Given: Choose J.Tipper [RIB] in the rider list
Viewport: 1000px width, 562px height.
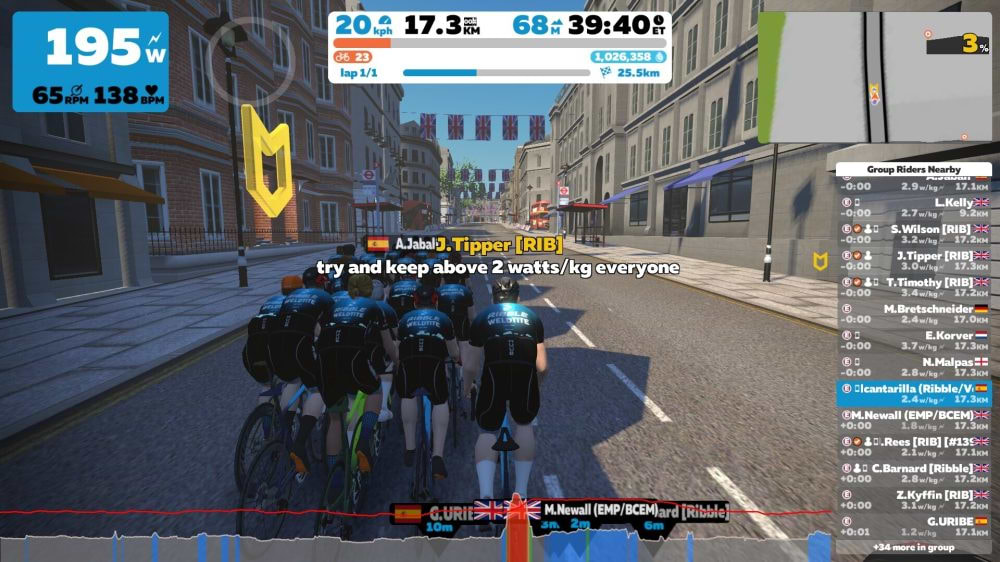Looking at the screenshot, I should click(914, 261).
